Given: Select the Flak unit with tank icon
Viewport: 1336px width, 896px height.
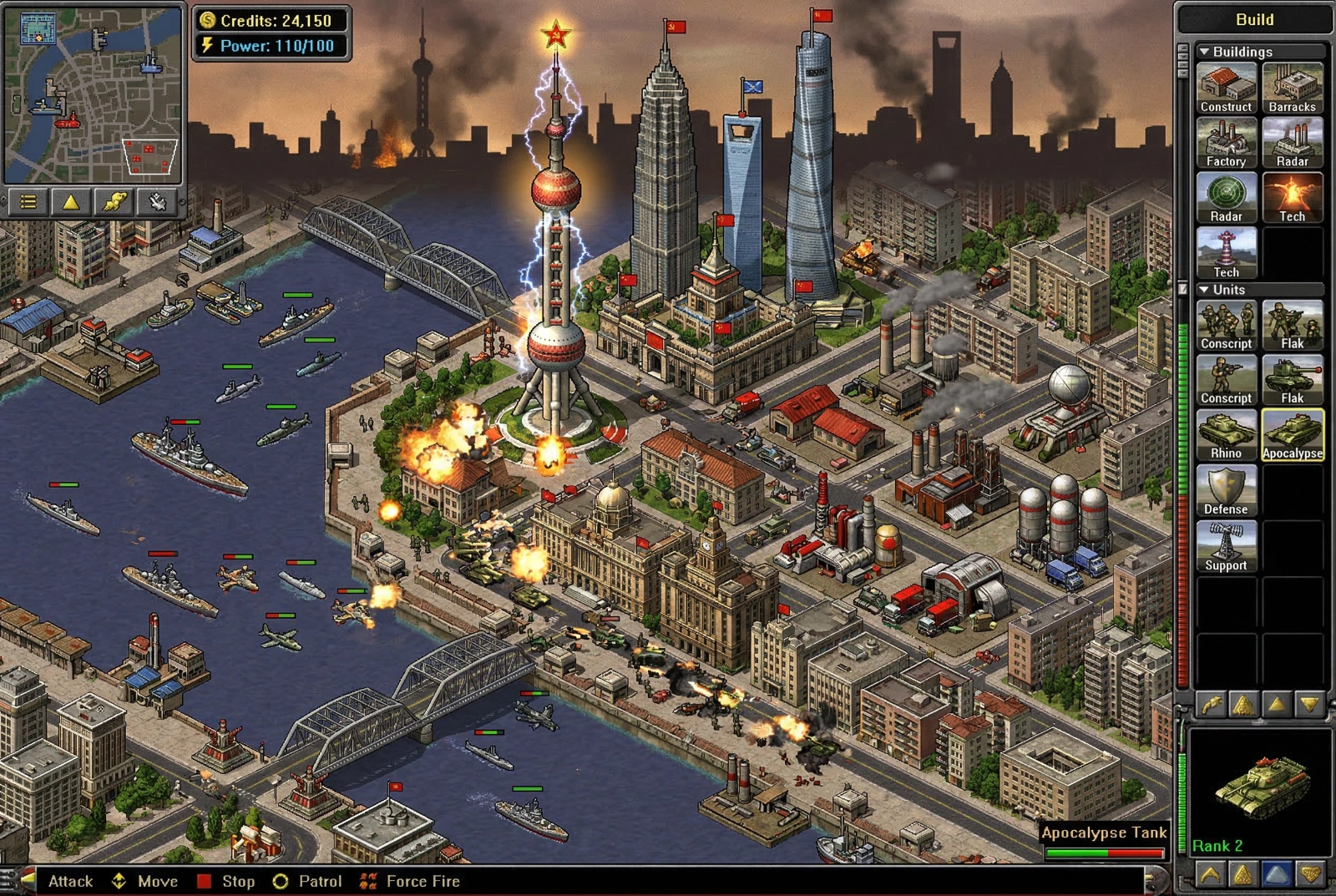Looking at the screenshot, I should 1292,380.
